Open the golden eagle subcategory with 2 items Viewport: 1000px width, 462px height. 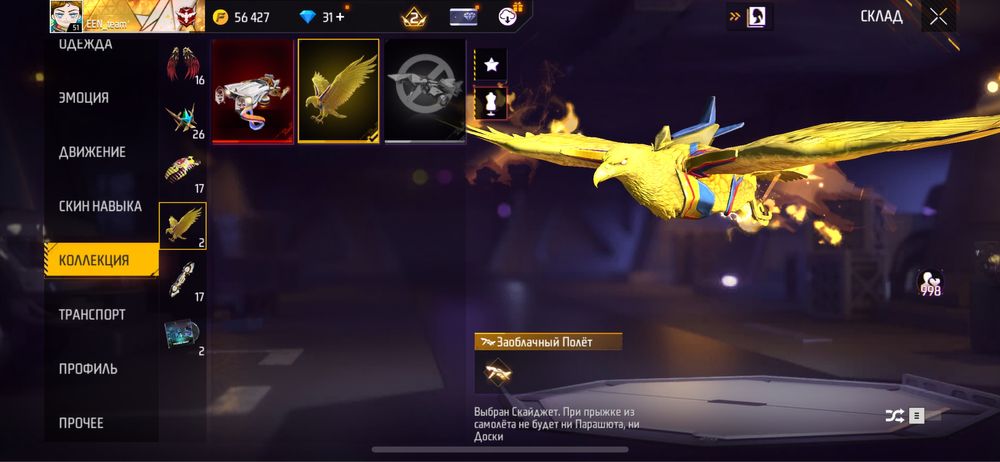tap(183, 226)
